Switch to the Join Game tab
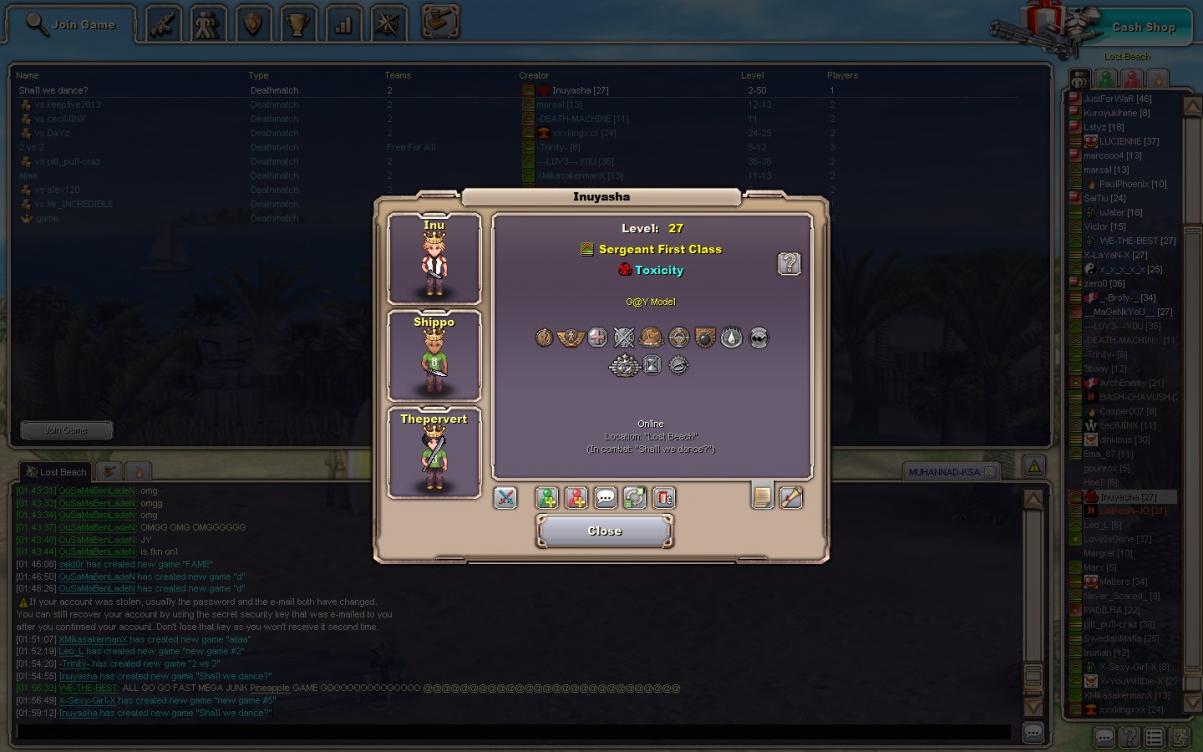Screen dimensions: 1203x752 (x=70, y=24)
